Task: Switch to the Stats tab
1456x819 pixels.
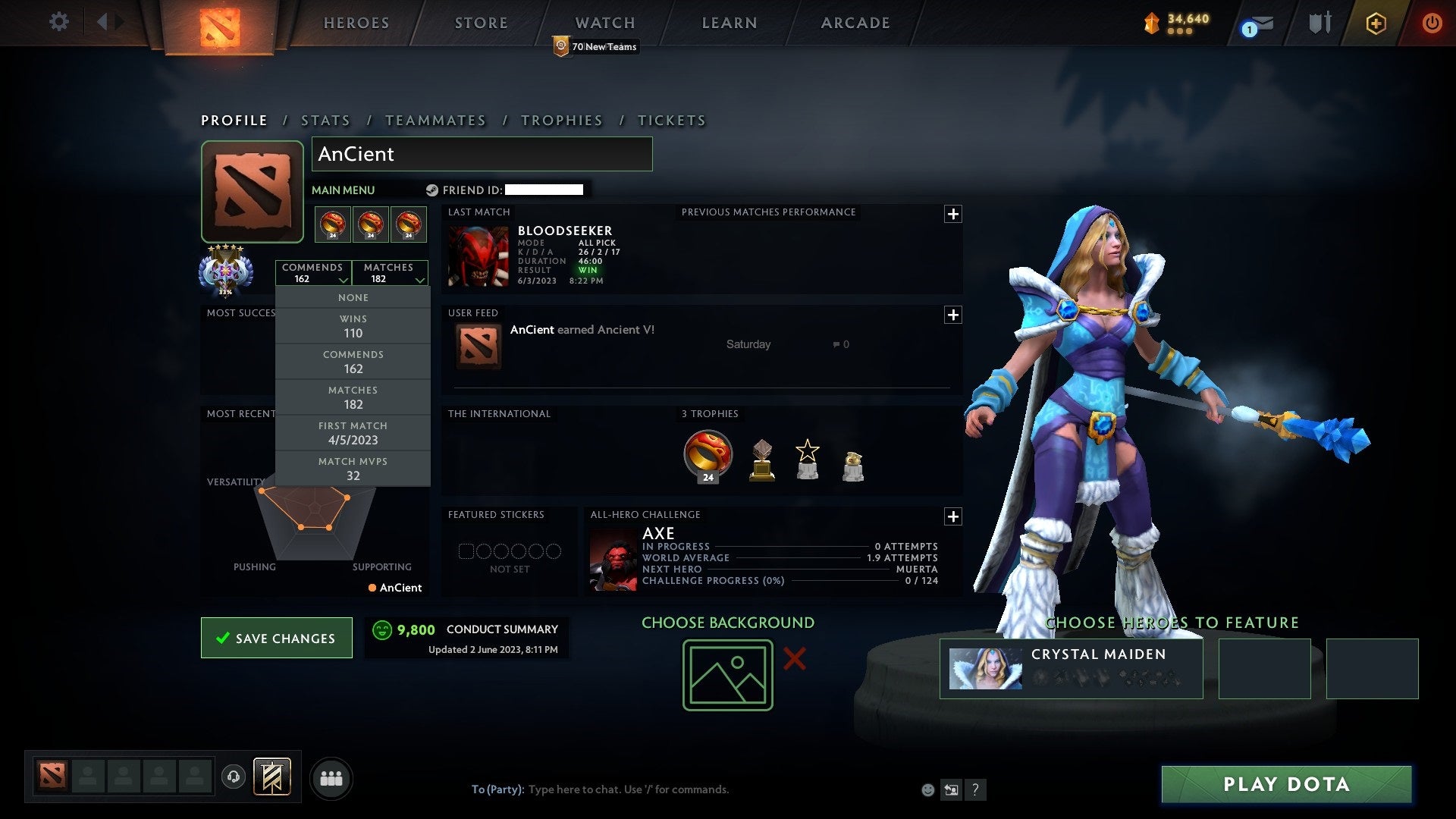Action: (325, 120)
